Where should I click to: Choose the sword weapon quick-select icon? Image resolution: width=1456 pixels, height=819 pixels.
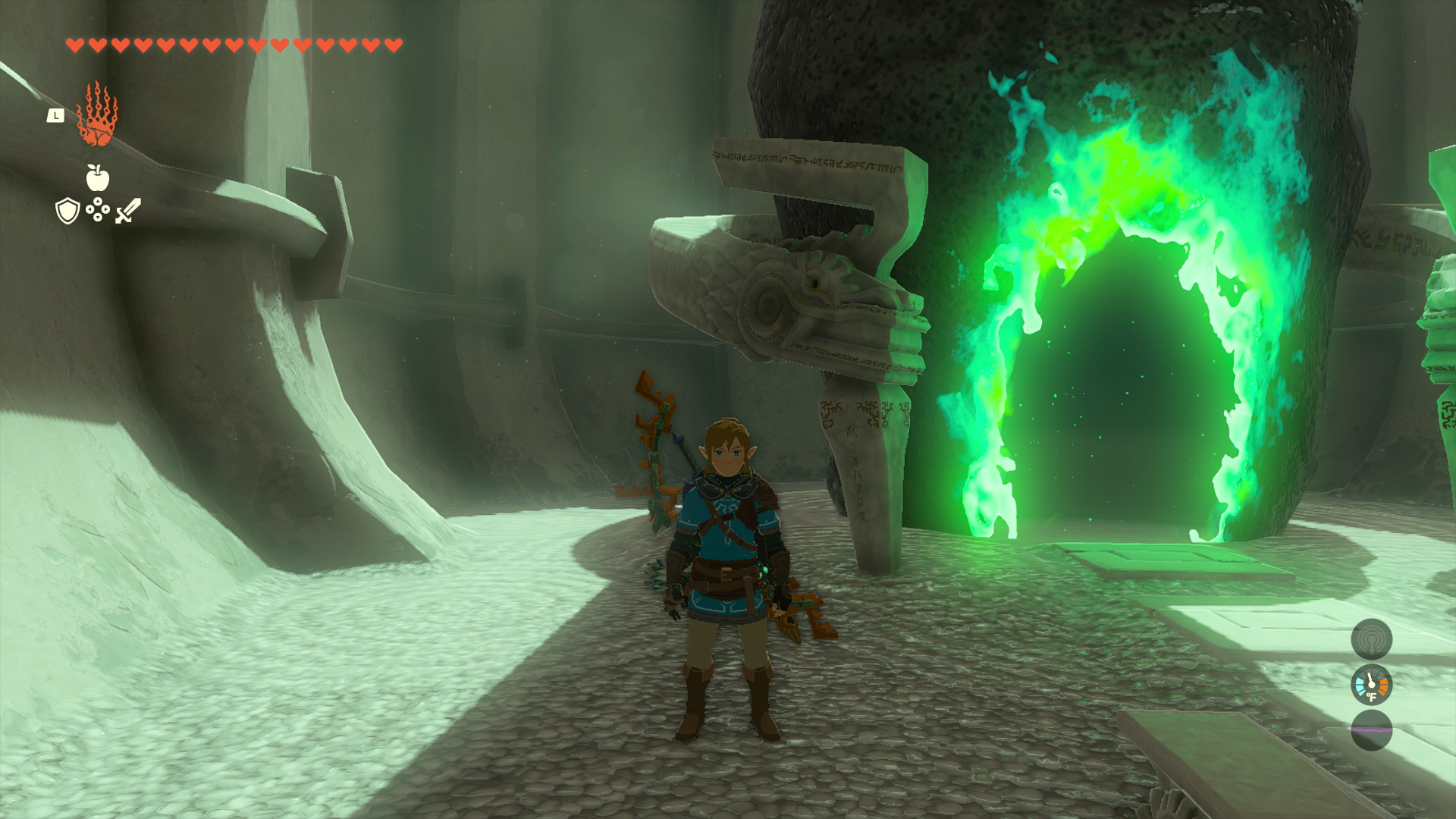pyautogui.click(x=128, y=210)
